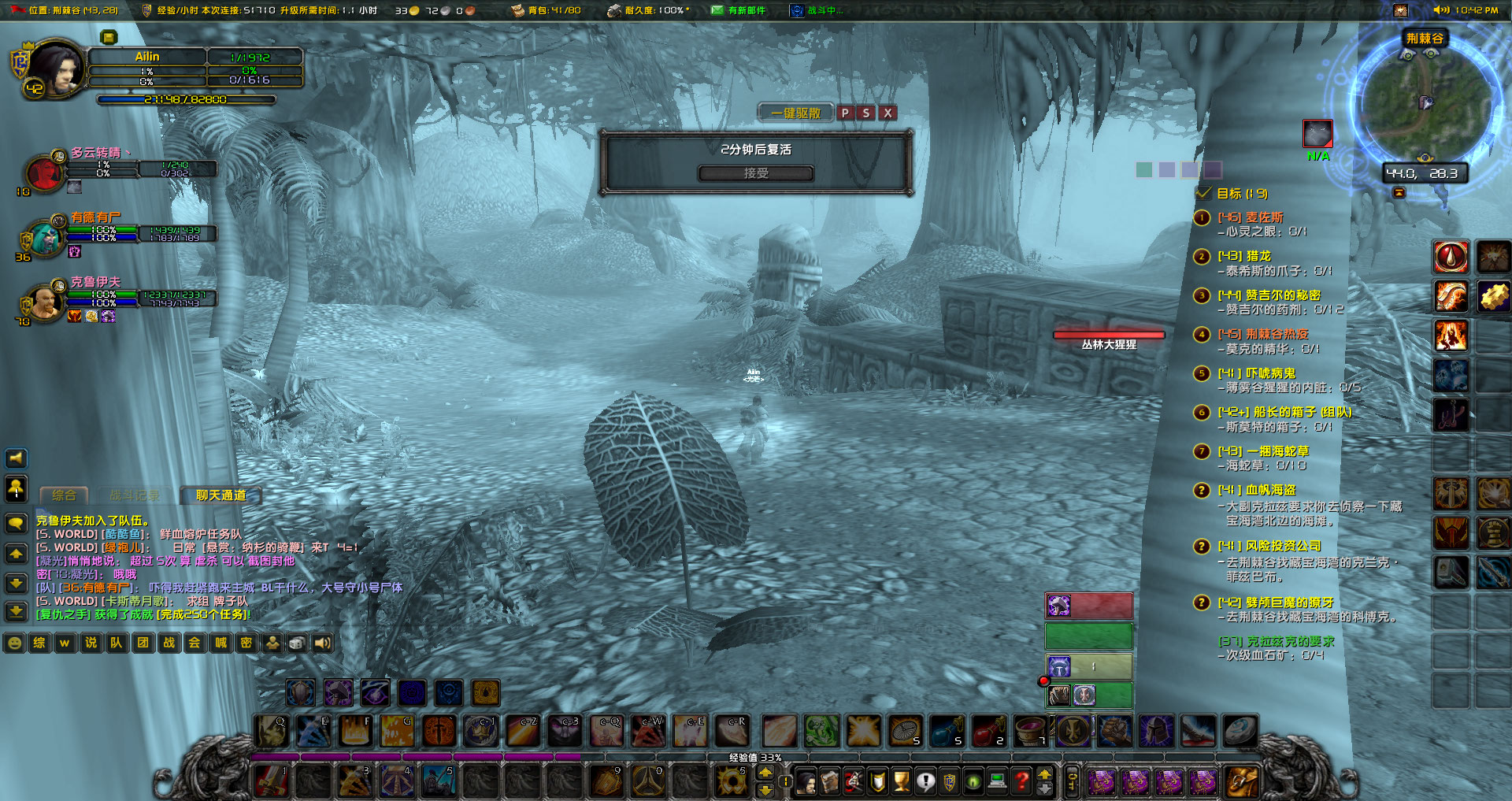Click 接受 to accept resurrection

[x=755, y=173]
